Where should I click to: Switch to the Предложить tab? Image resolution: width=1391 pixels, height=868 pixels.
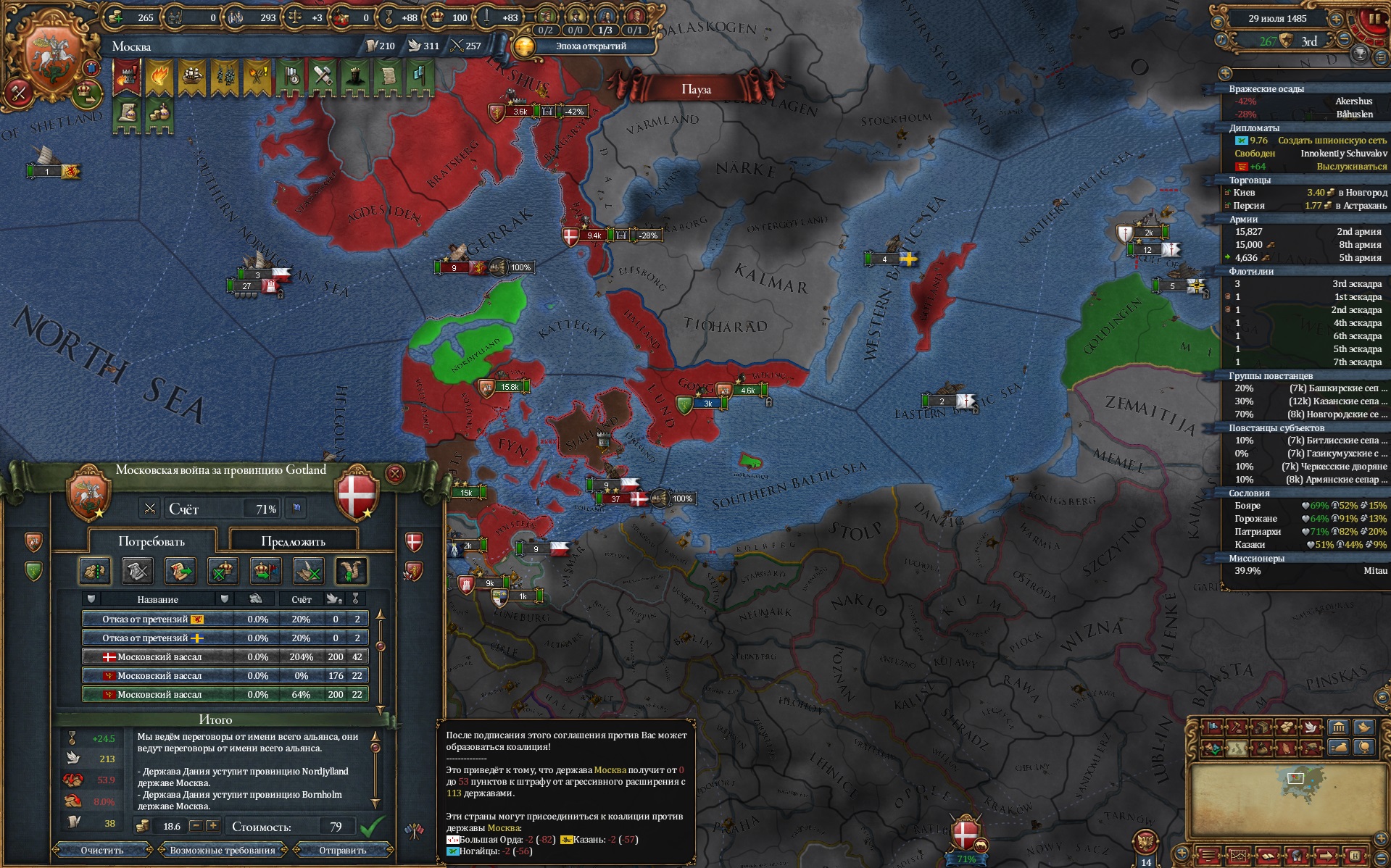[x=293, y=541]
